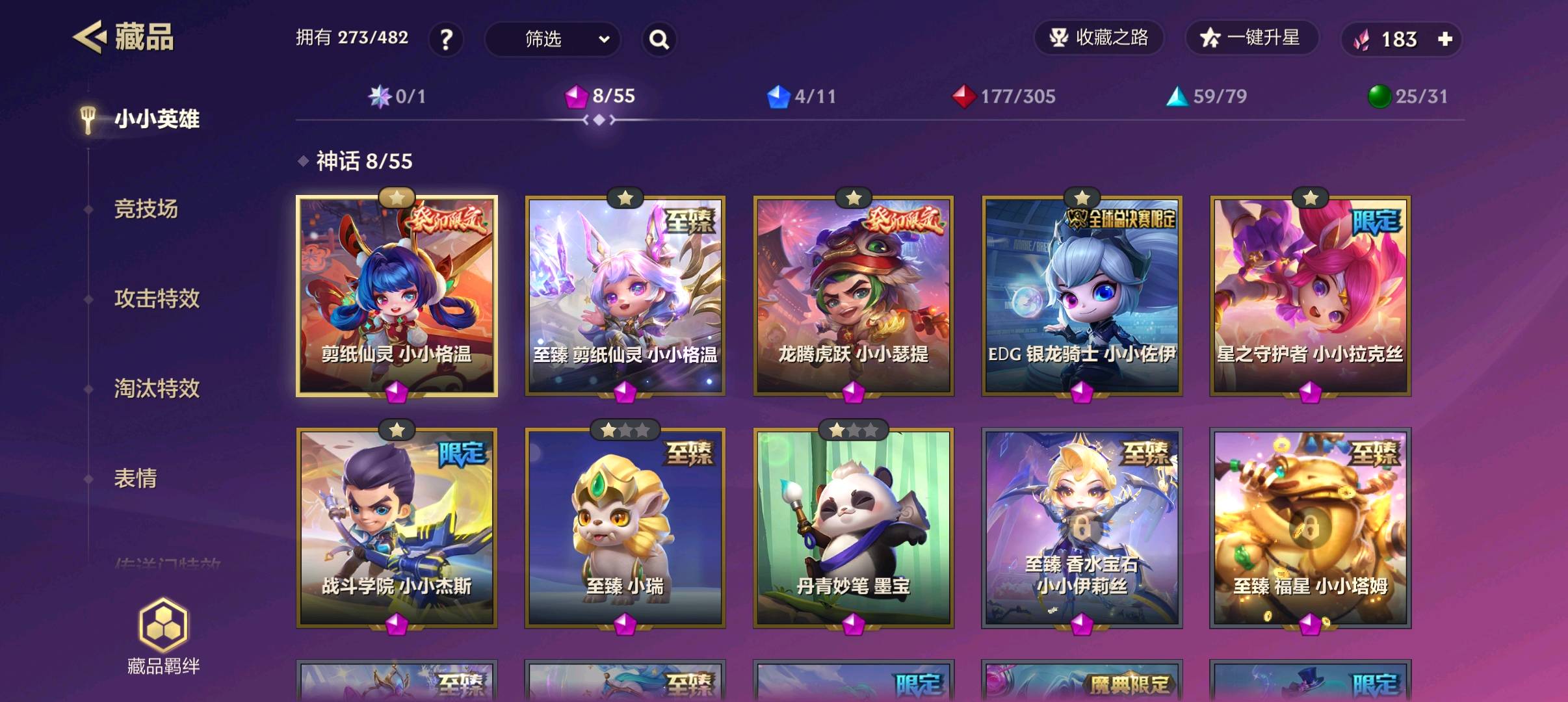Switch to 攻击特效 category

(157, 299)
